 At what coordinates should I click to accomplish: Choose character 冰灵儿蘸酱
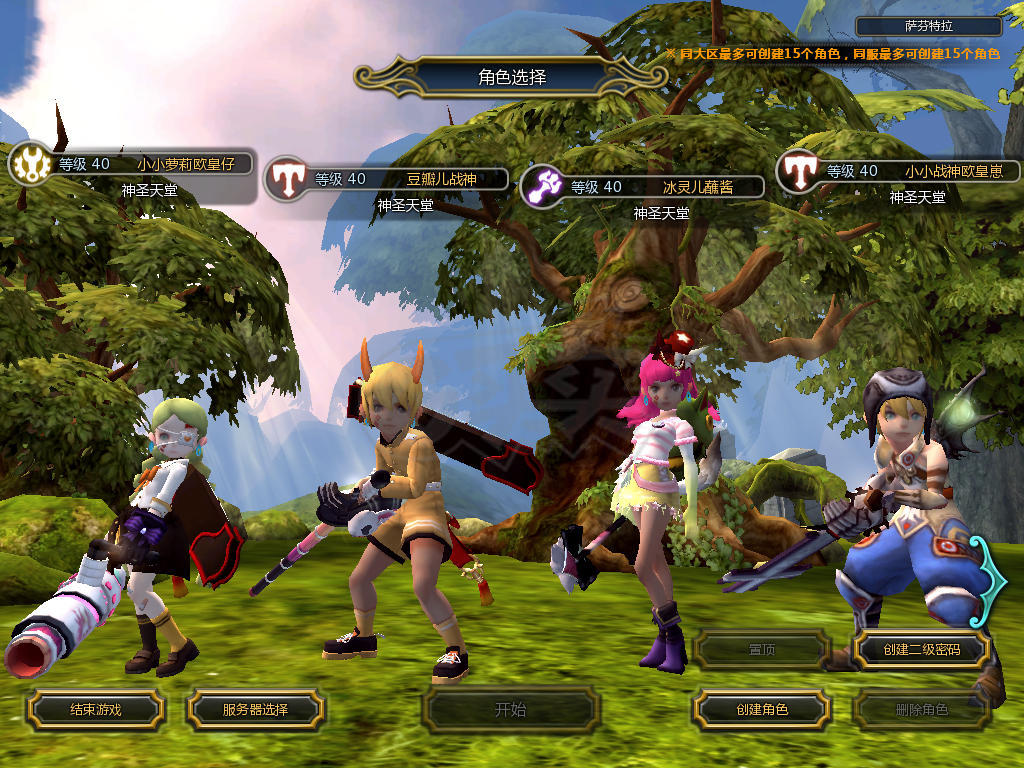point(695,187)
